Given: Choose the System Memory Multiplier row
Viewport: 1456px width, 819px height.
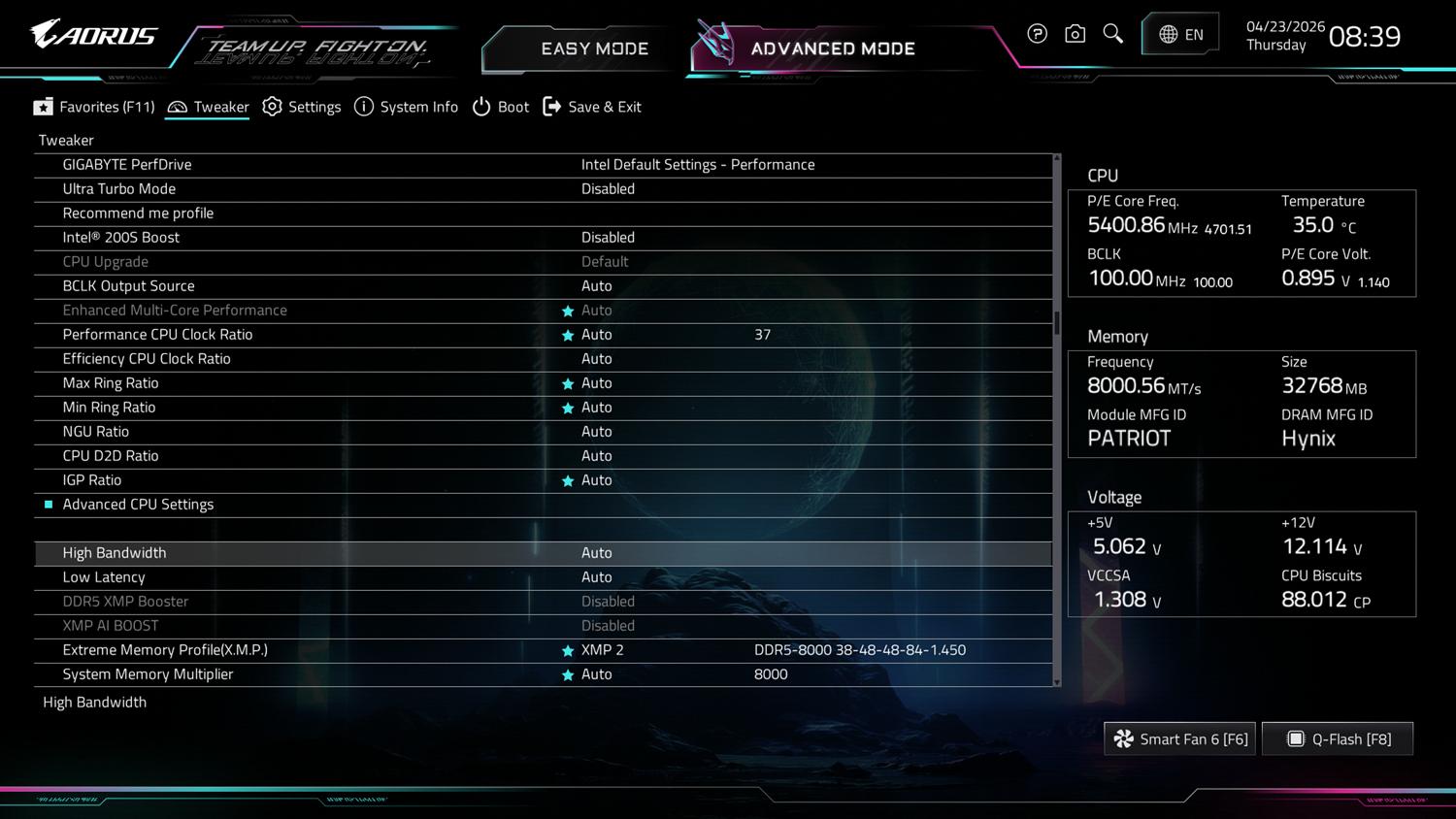Looking at the screenshot, I should [x=148, y=674].
